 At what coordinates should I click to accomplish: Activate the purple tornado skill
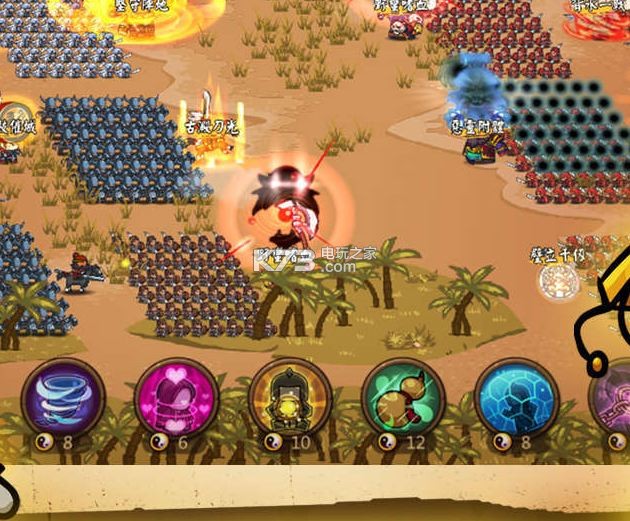click(x=63, y=397)
